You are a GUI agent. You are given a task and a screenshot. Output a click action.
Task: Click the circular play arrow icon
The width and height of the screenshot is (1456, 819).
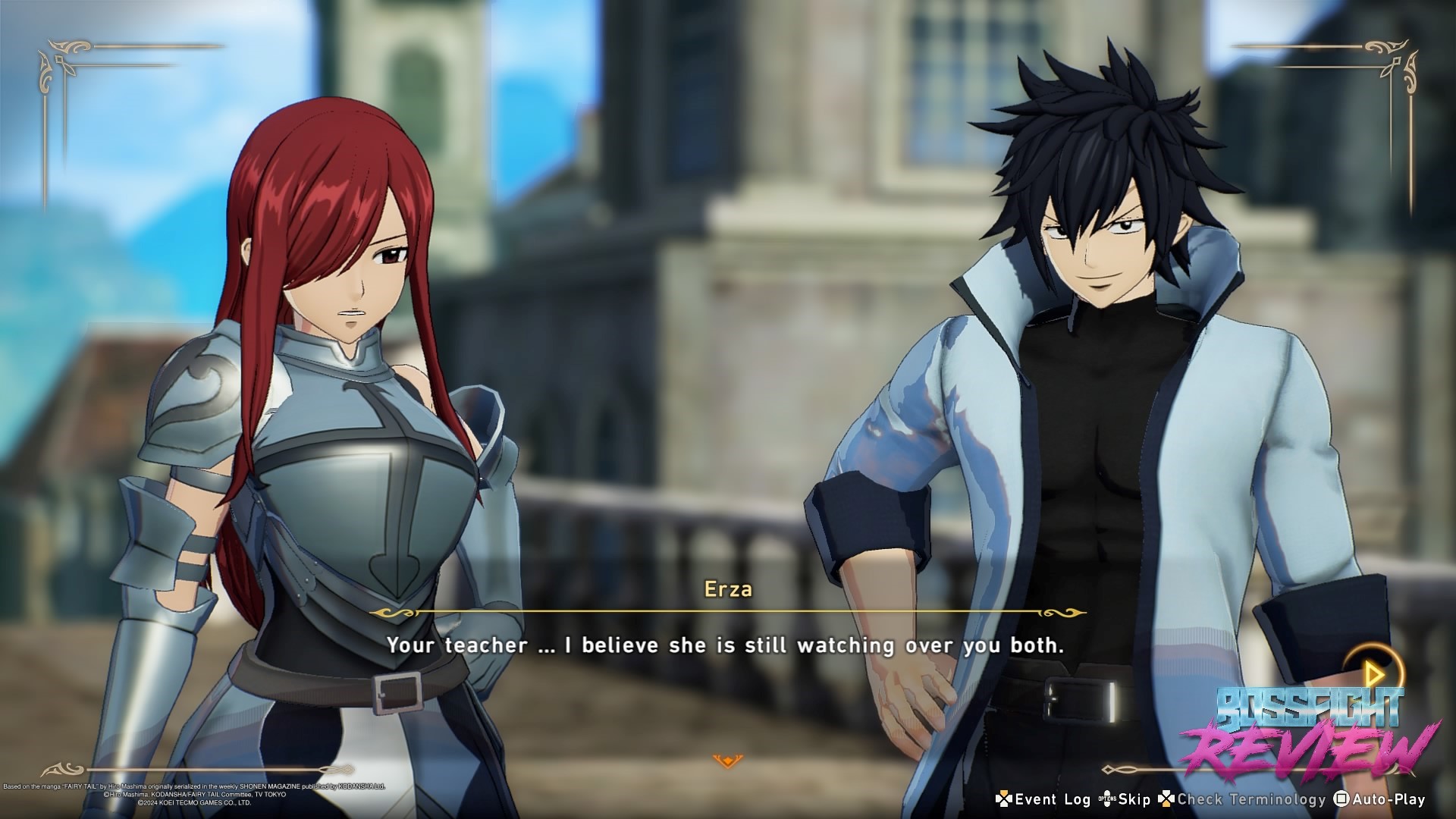click(x=1373, y=673)
